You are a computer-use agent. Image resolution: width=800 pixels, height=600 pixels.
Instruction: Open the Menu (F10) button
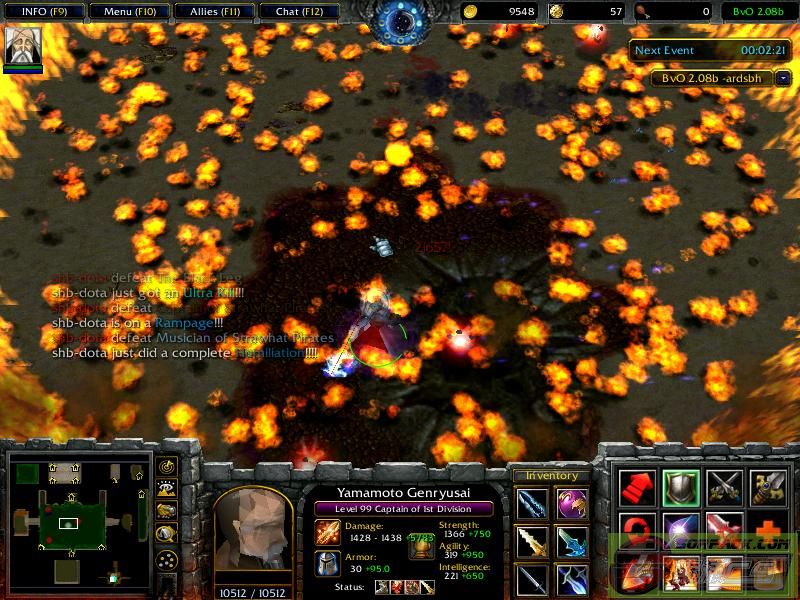[x=126, y=11]
